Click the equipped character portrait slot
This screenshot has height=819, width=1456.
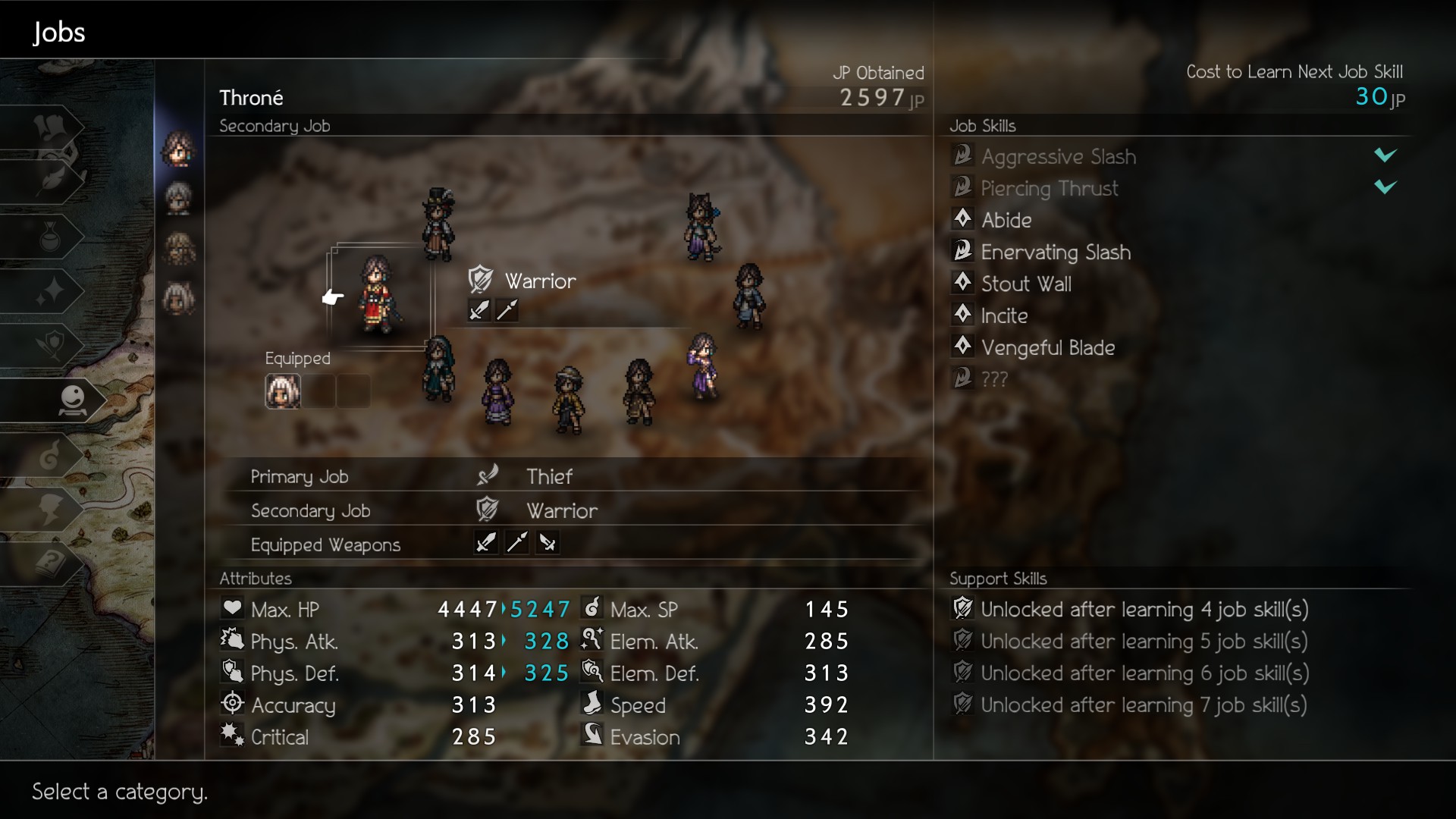pyautogui.click(x=282, y=391)
